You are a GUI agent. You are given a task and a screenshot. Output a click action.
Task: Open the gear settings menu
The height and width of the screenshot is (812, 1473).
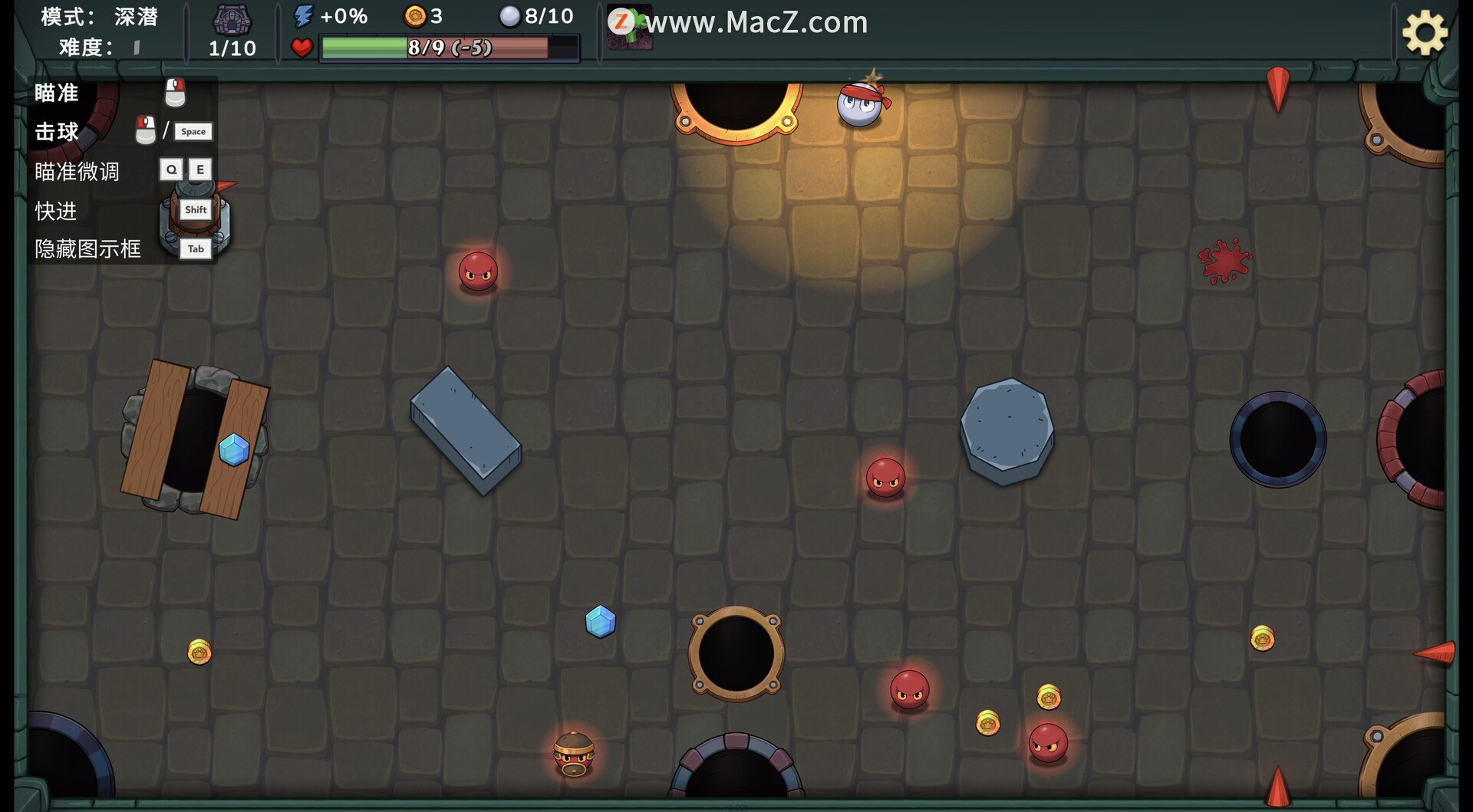[x=1425, y=33]
